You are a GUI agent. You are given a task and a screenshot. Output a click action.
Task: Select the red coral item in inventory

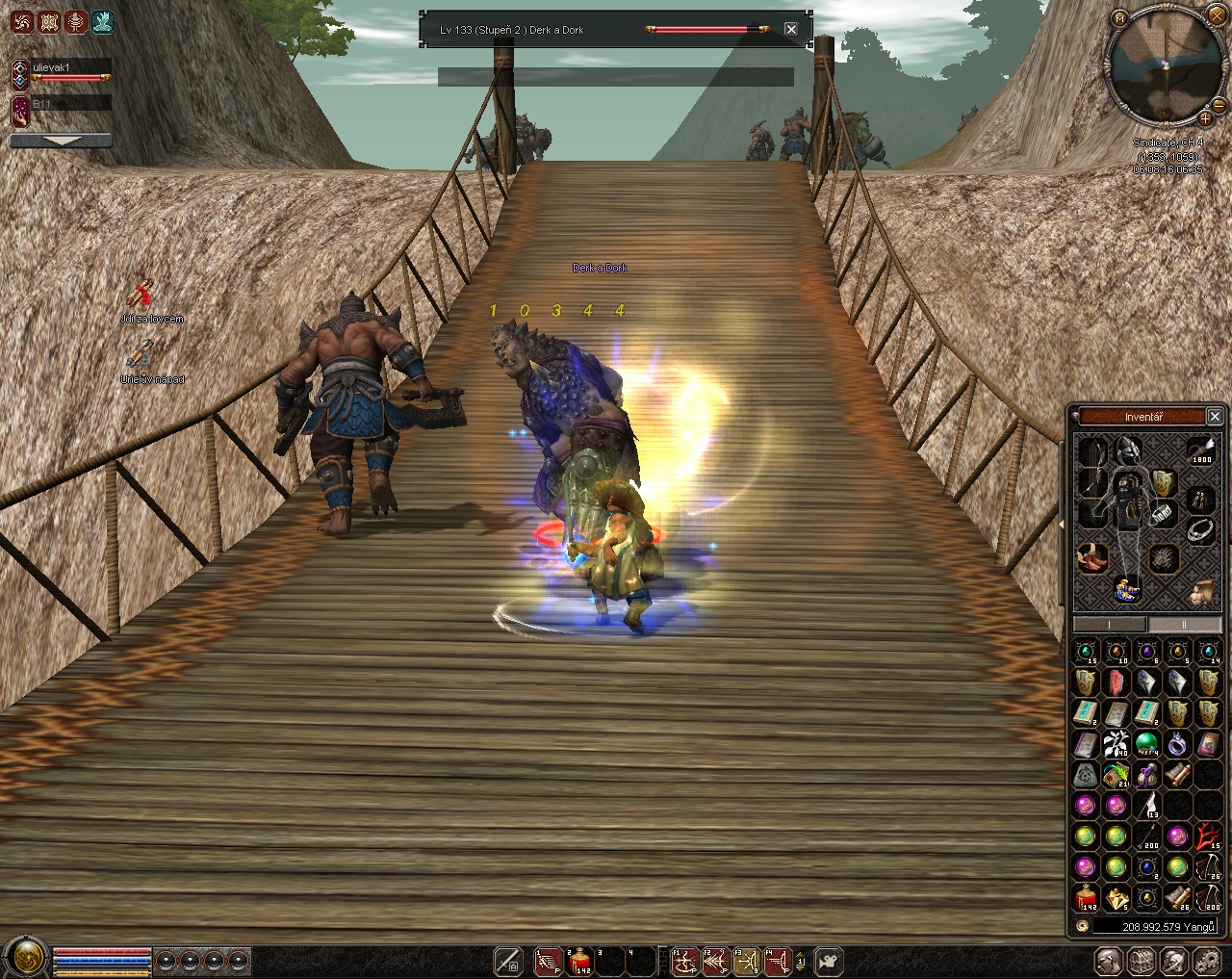[x=1208, y=836]
